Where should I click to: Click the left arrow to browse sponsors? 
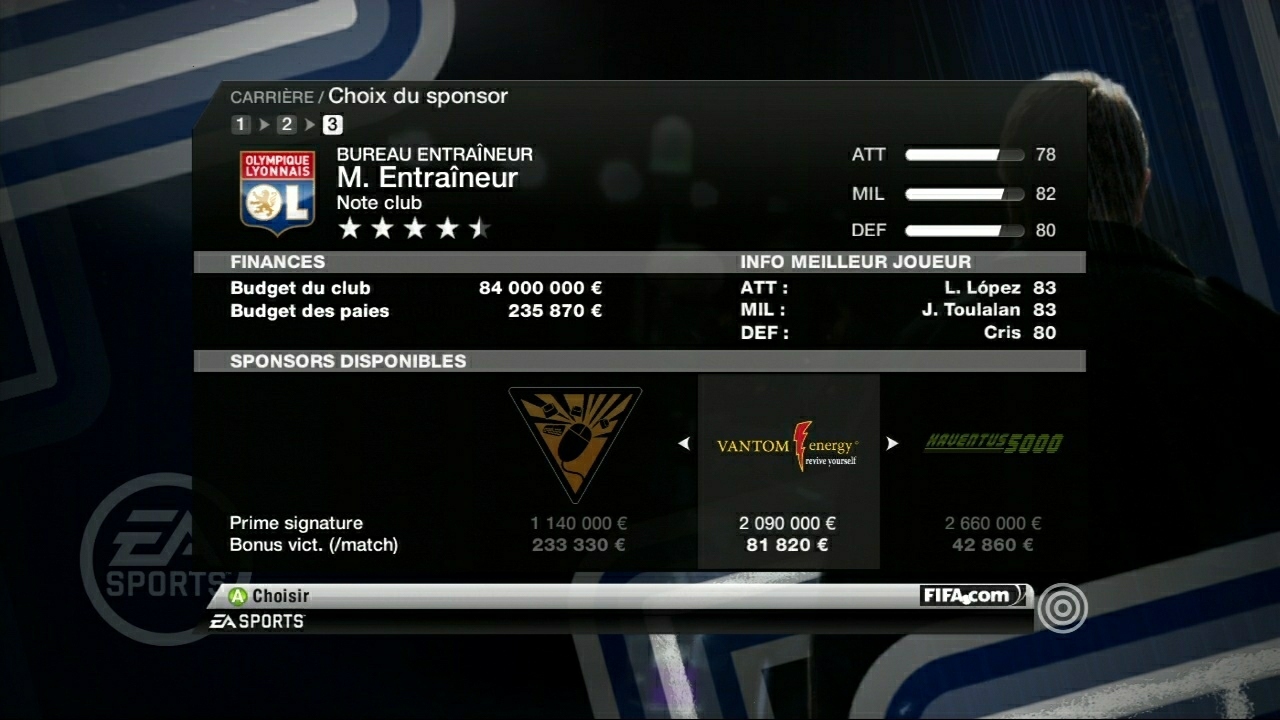coord(684,443)
